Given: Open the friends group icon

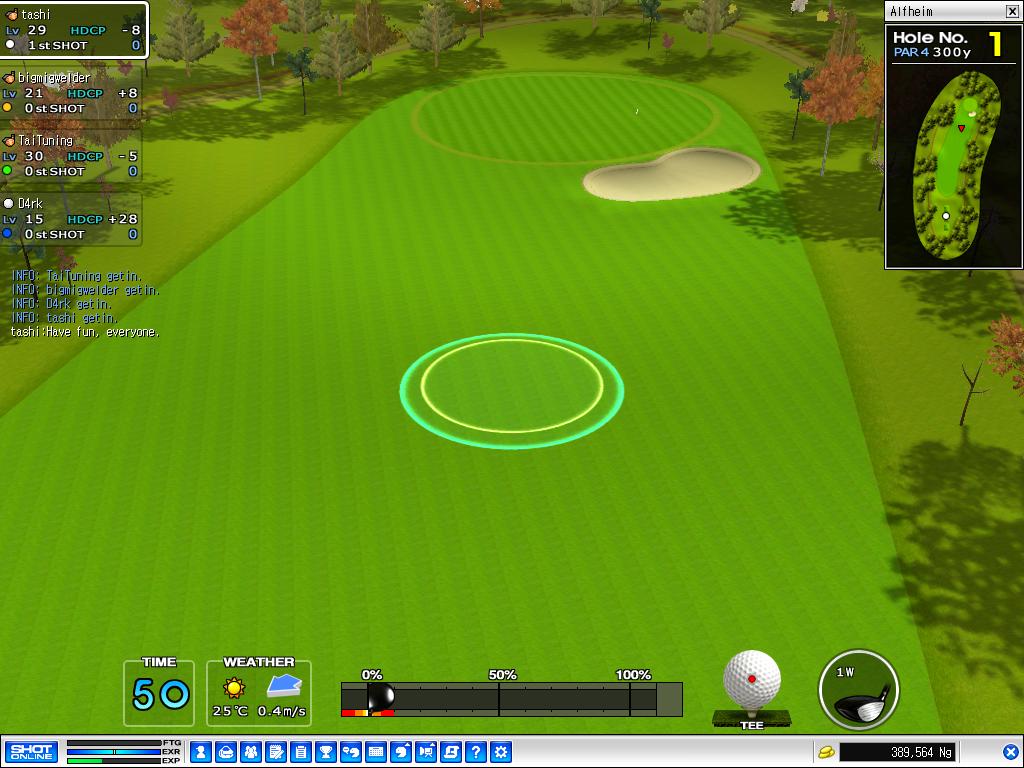Looking at the screenshot, I should [x=250, y=752].
